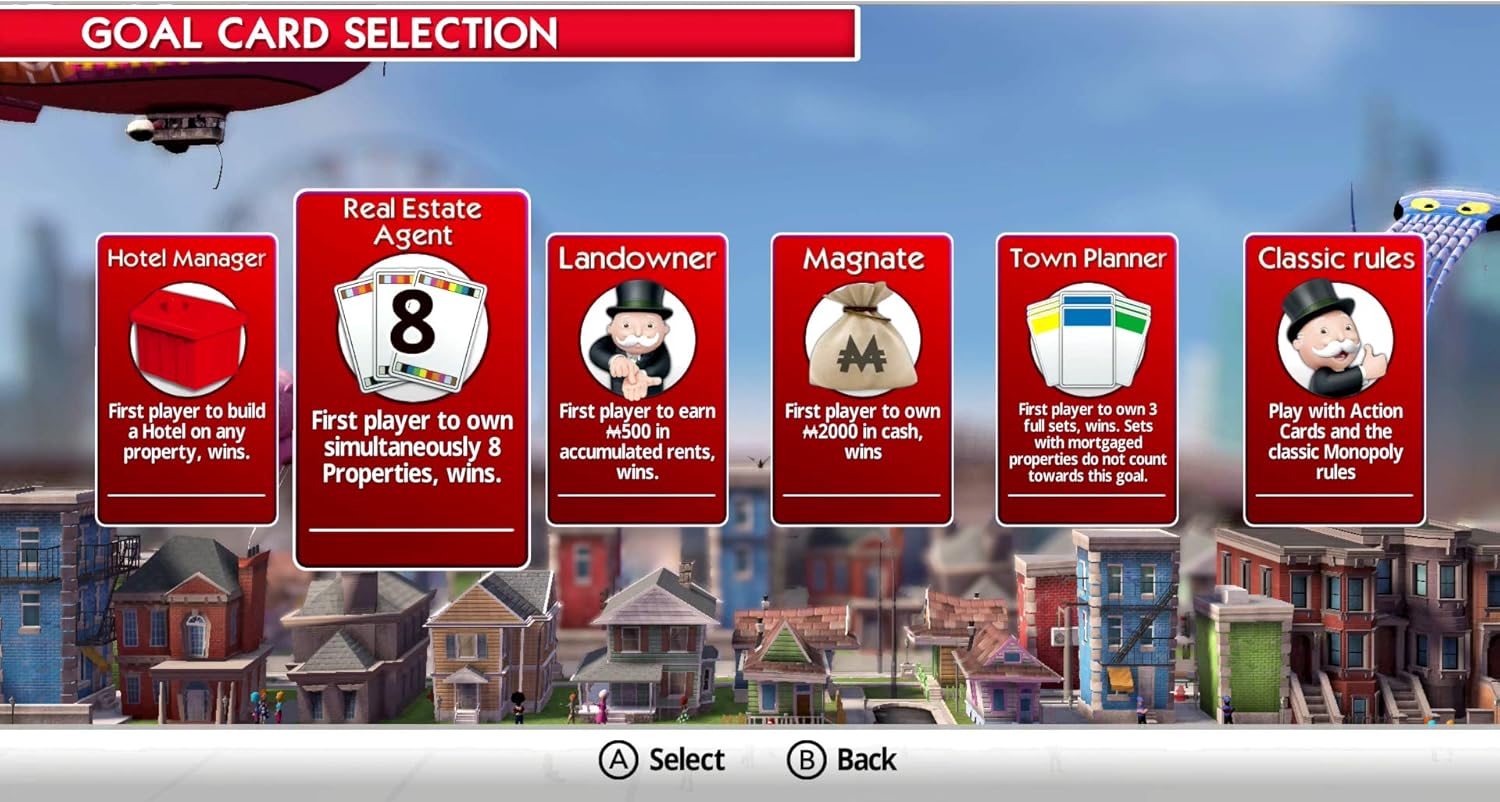
Task: Click the property set cards icon on Town Planner
Action: coord(1087,335)
